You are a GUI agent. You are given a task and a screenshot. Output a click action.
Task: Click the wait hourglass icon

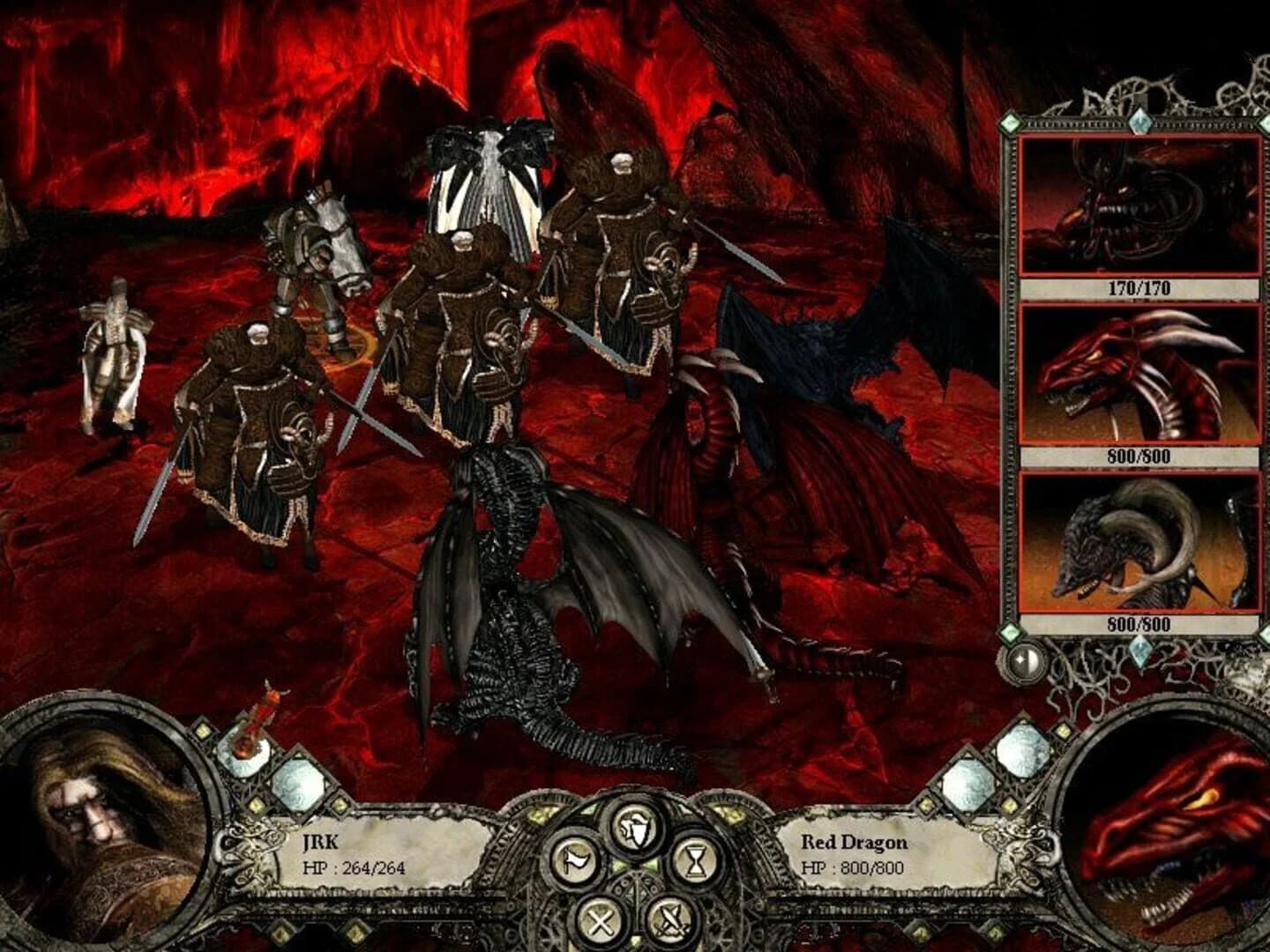696,861
